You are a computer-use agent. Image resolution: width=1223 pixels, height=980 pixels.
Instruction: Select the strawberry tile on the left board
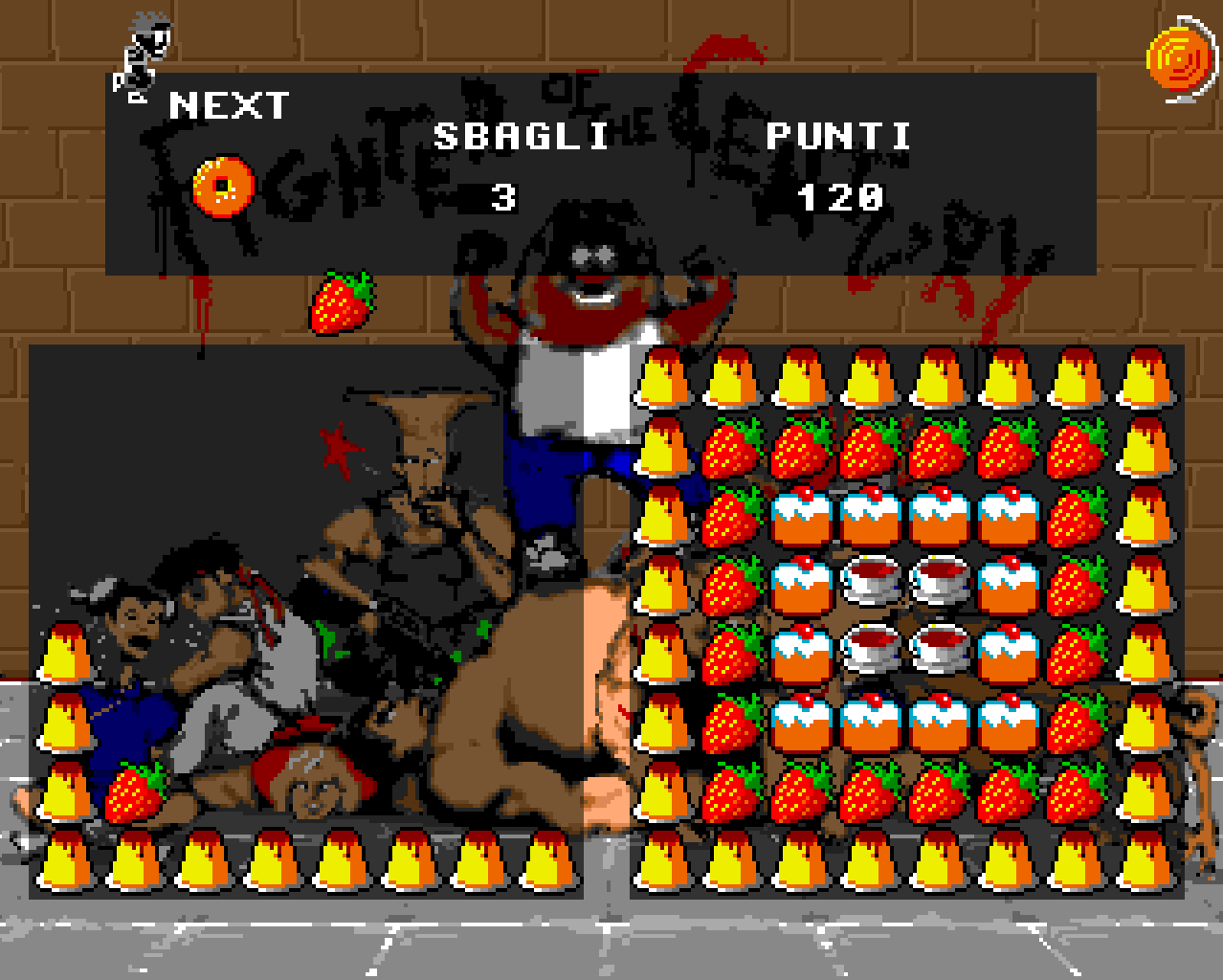tap(133, 791)
